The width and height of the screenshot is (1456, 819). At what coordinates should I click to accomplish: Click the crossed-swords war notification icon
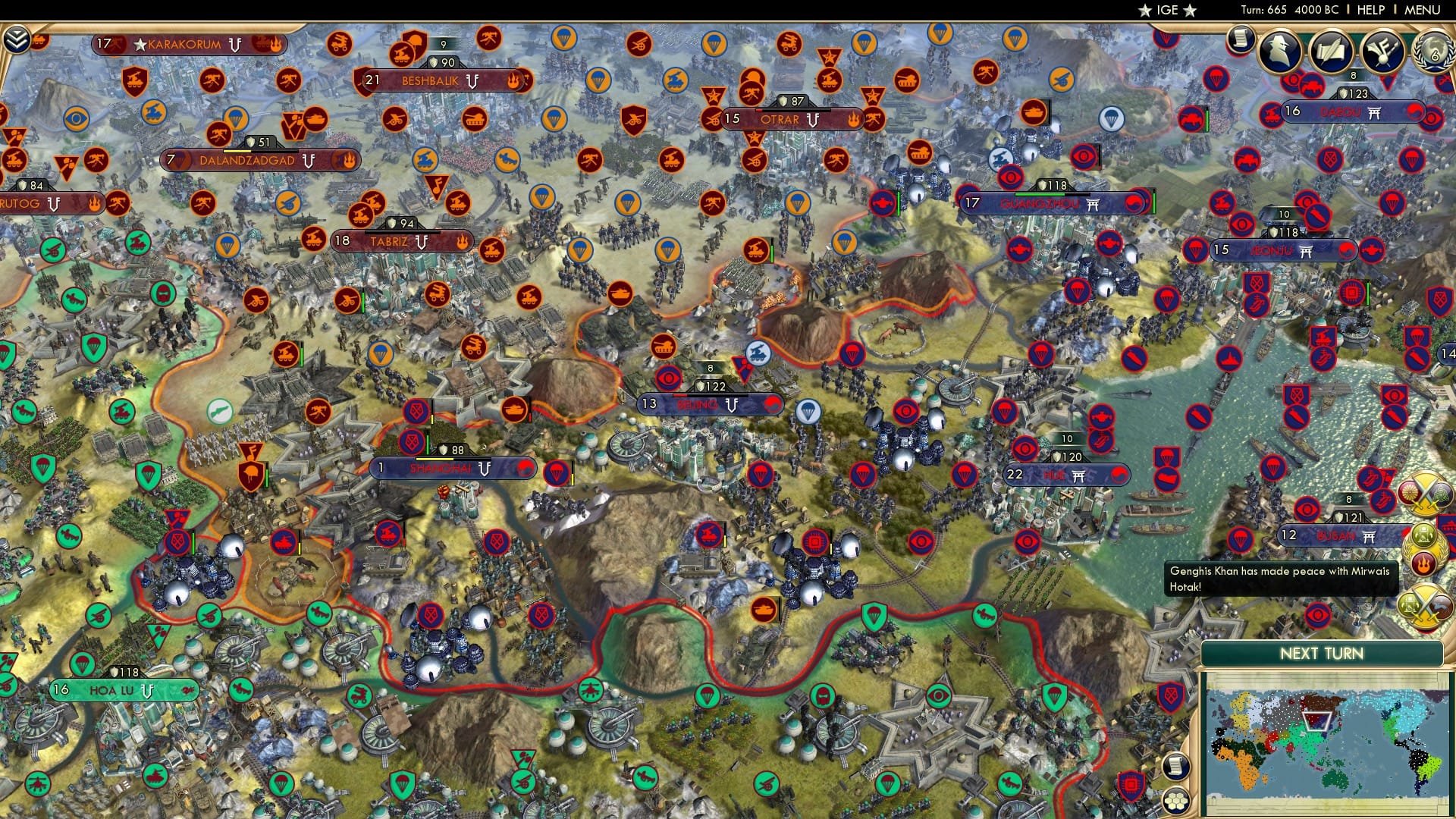(1425, 494)
